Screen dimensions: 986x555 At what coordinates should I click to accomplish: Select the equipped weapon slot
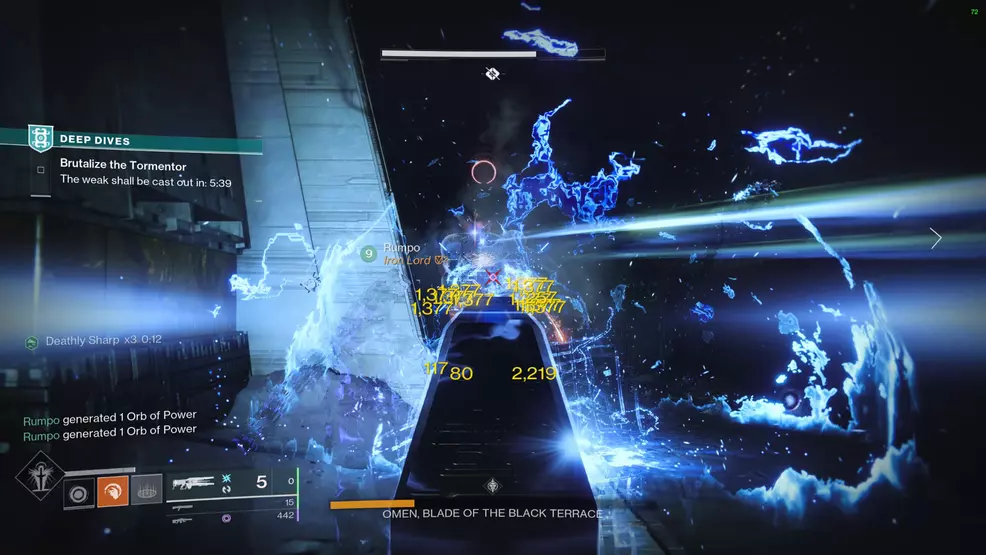coord(198,483)
